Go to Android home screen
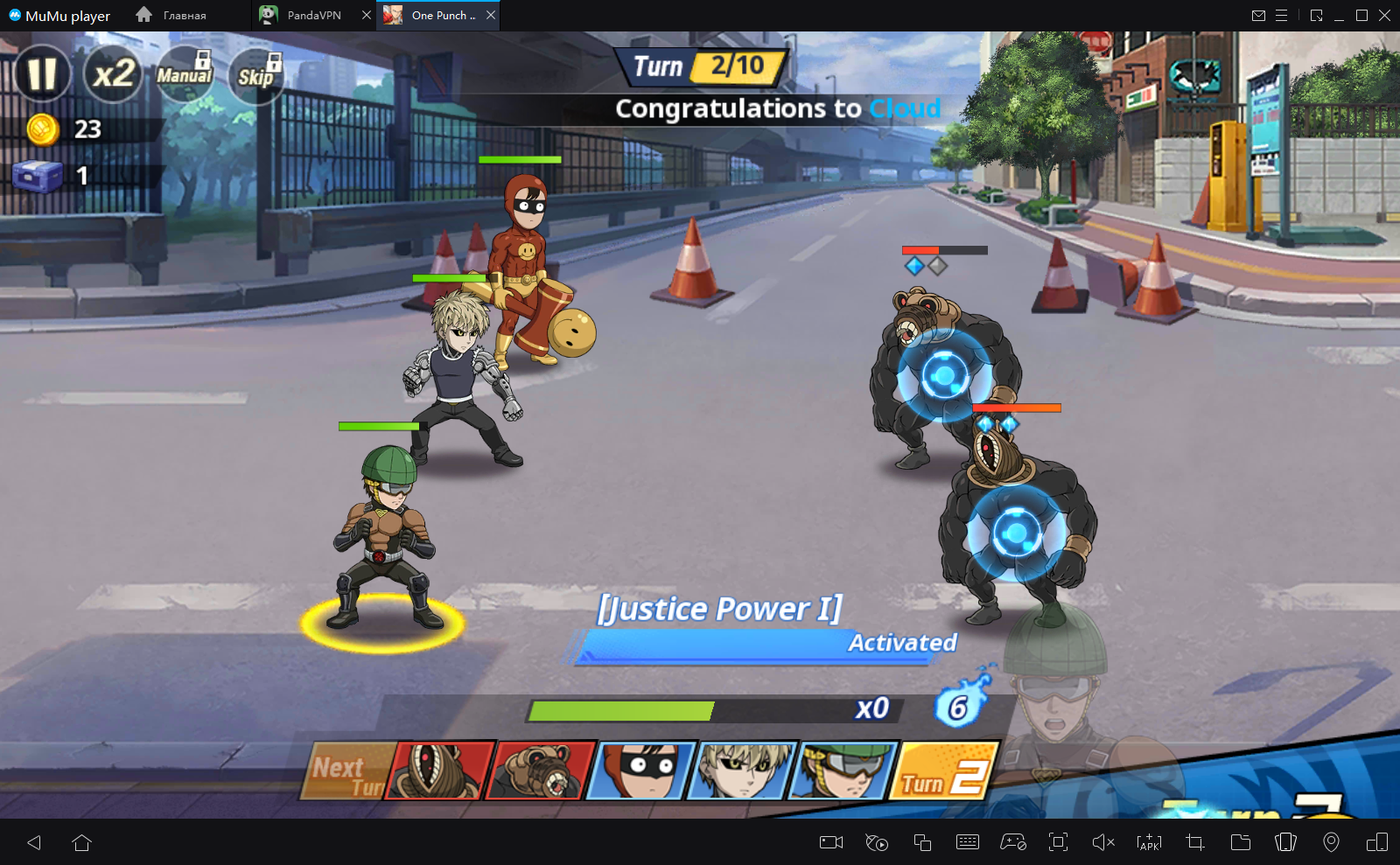This screenshot has width=1400, height=865. click(x=82, y=842)
